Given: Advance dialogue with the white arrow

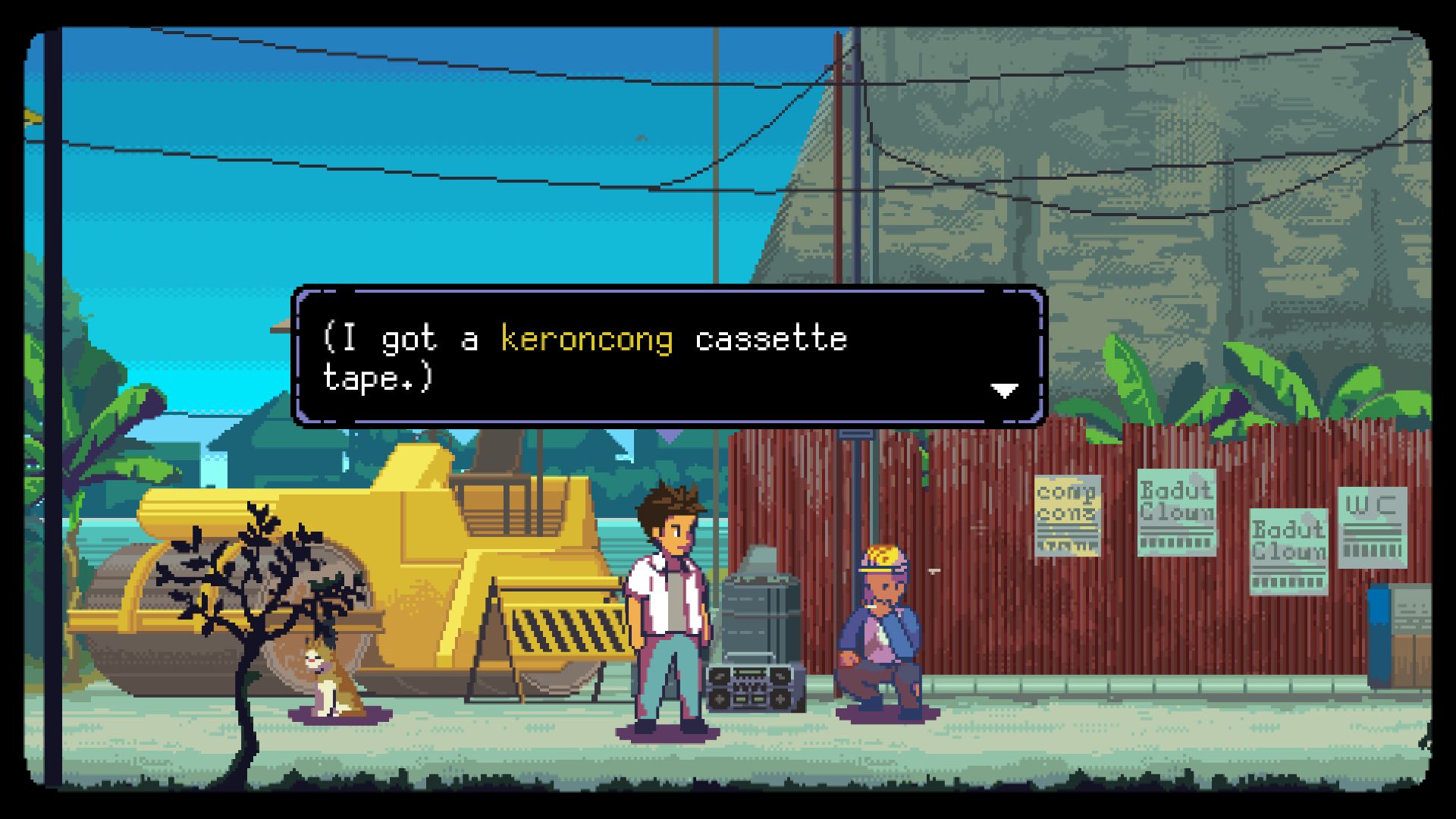Looking at the screenshot, I should tap(1004, 391).
